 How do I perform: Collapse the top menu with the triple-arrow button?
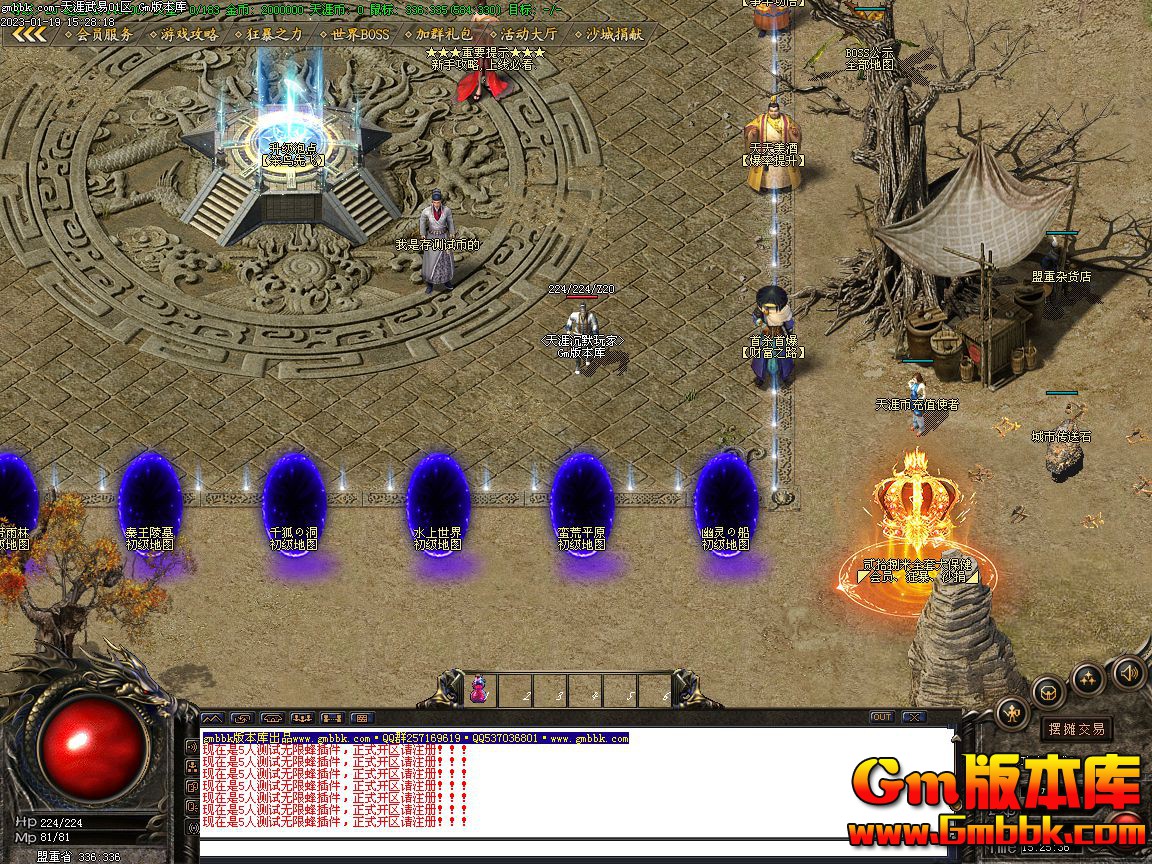[29, 34]
